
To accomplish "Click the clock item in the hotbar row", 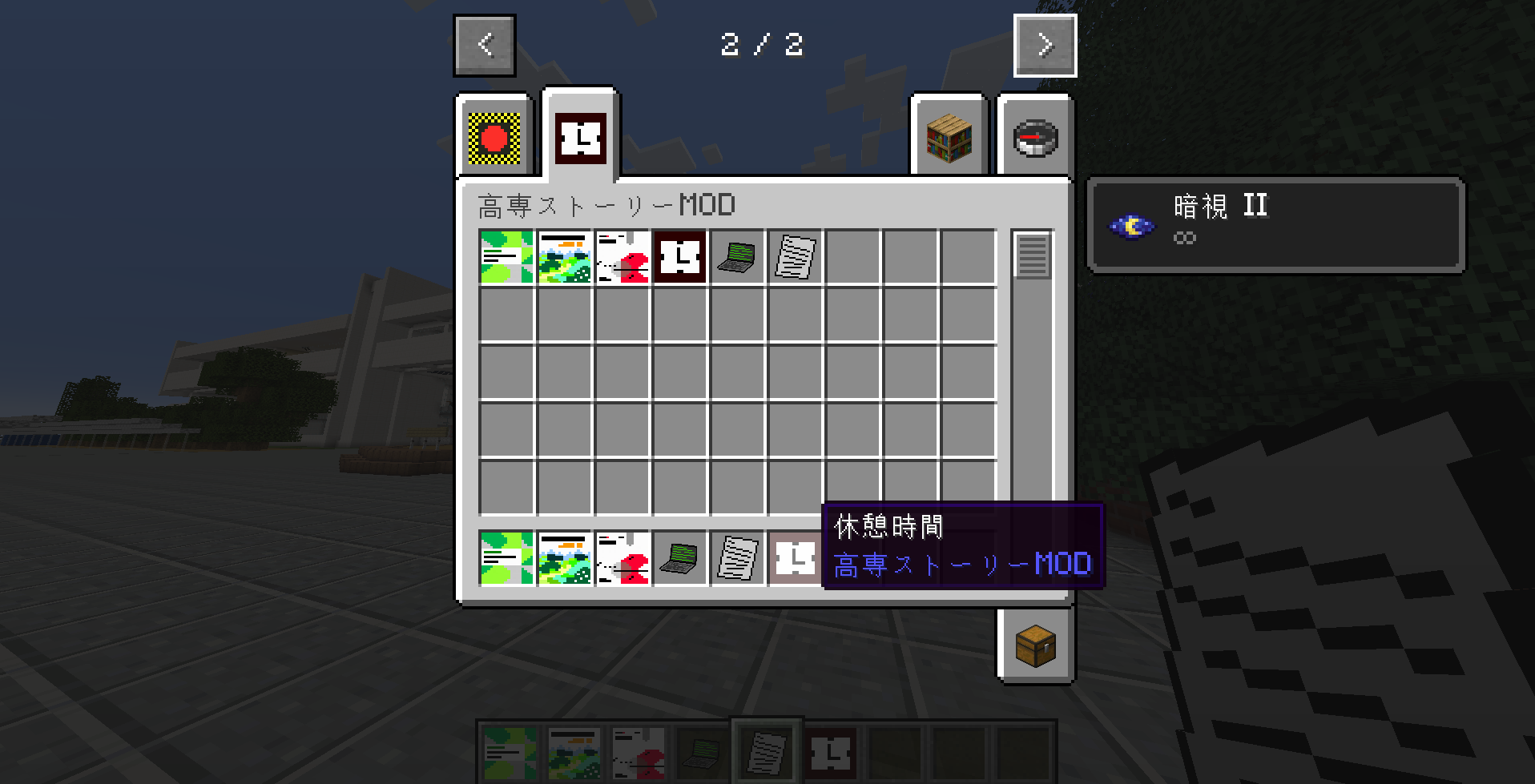I will pos(795,558).
